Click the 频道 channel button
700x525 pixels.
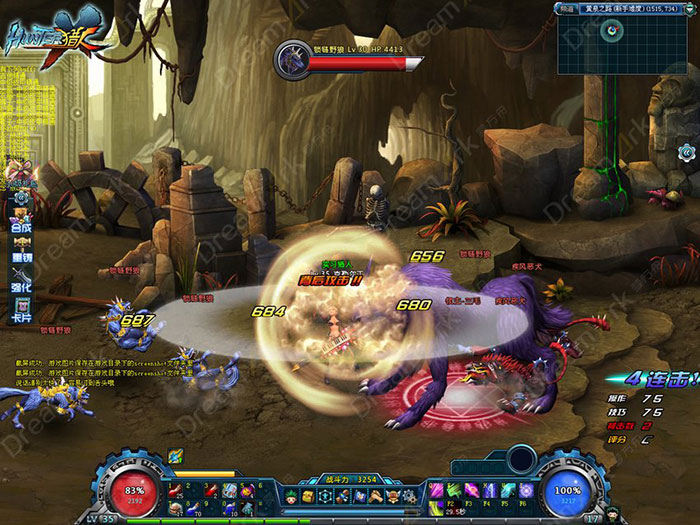[563, 7]
